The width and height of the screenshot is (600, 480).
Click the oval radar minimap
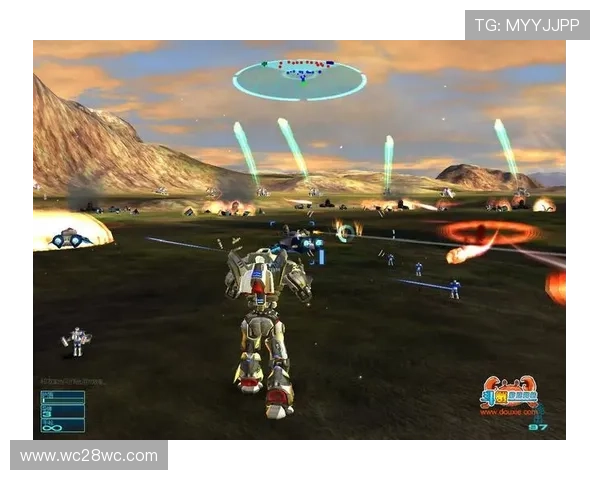299,79
